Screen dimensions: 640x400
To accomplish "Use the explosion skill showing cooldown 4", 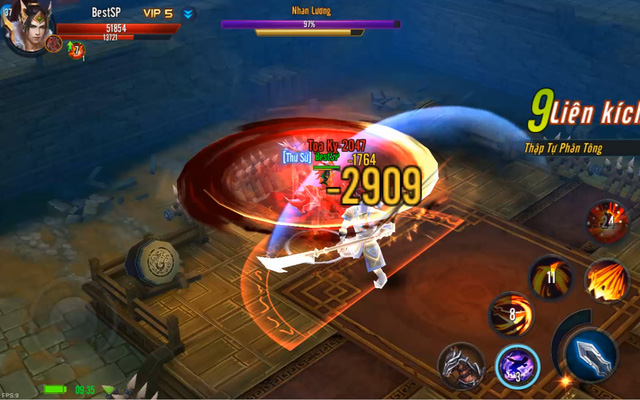I will [x=606, y=221].
